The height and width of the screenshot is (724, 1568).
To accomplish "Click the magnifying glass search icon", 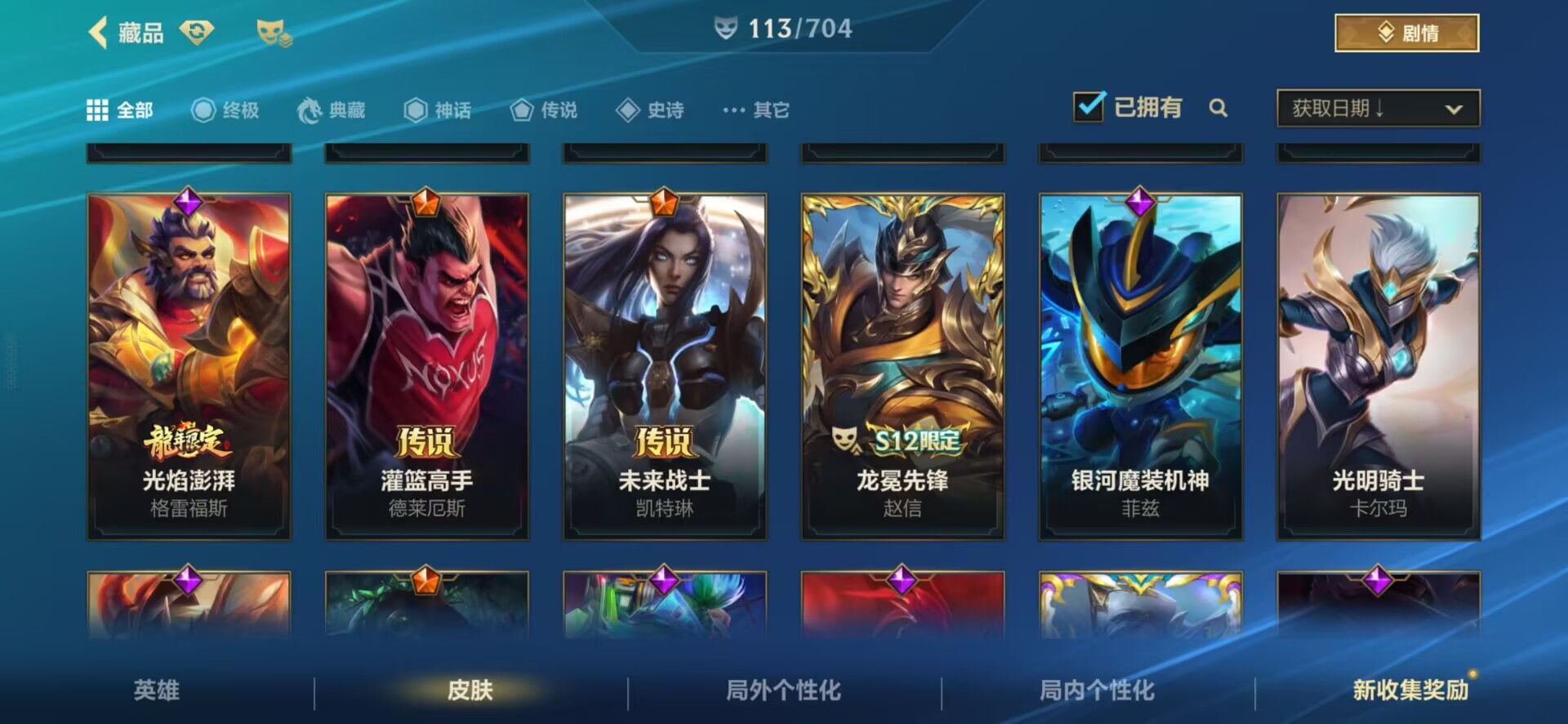I will point(1218,108).
